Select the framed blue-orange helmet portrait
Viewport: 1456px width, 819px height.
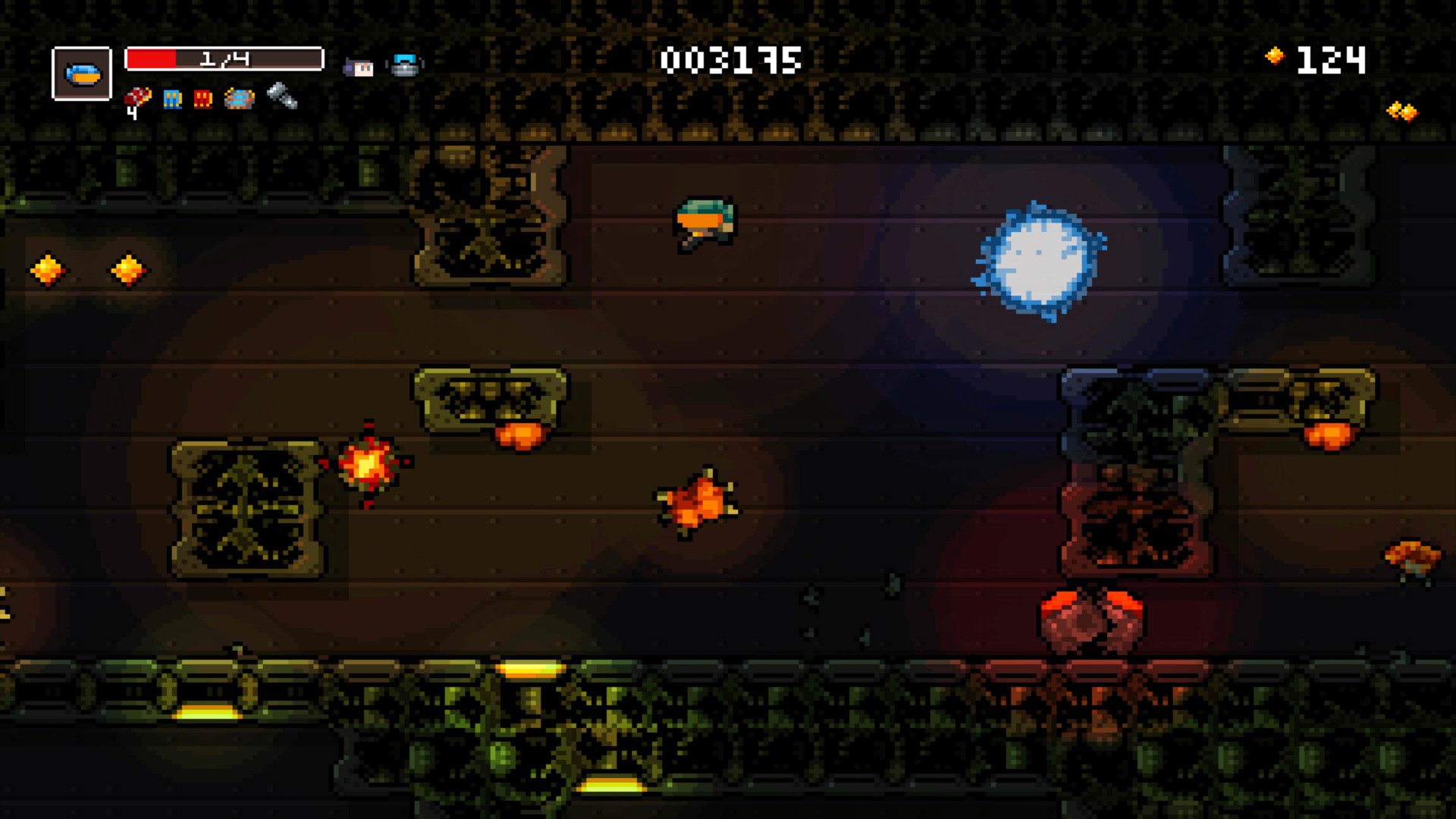[82, 74]
